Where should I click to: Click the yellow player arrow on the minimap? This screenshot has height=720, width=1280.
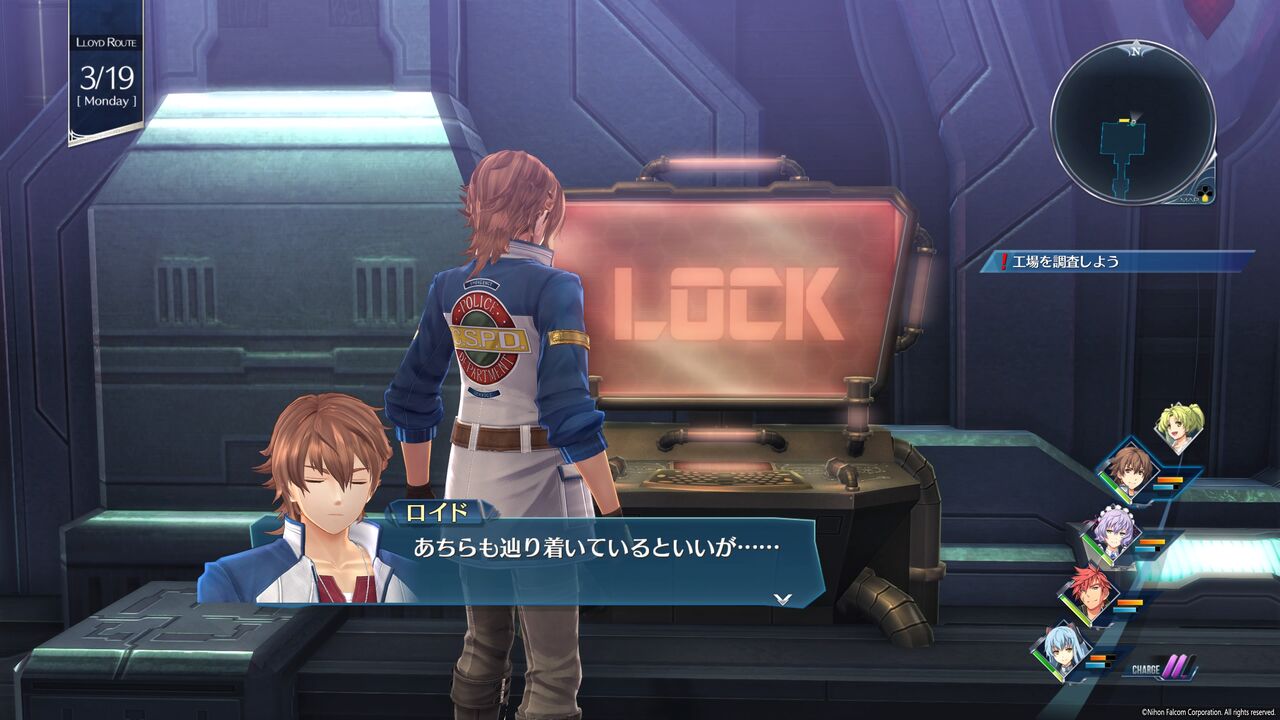click(x=1133, y=121)
